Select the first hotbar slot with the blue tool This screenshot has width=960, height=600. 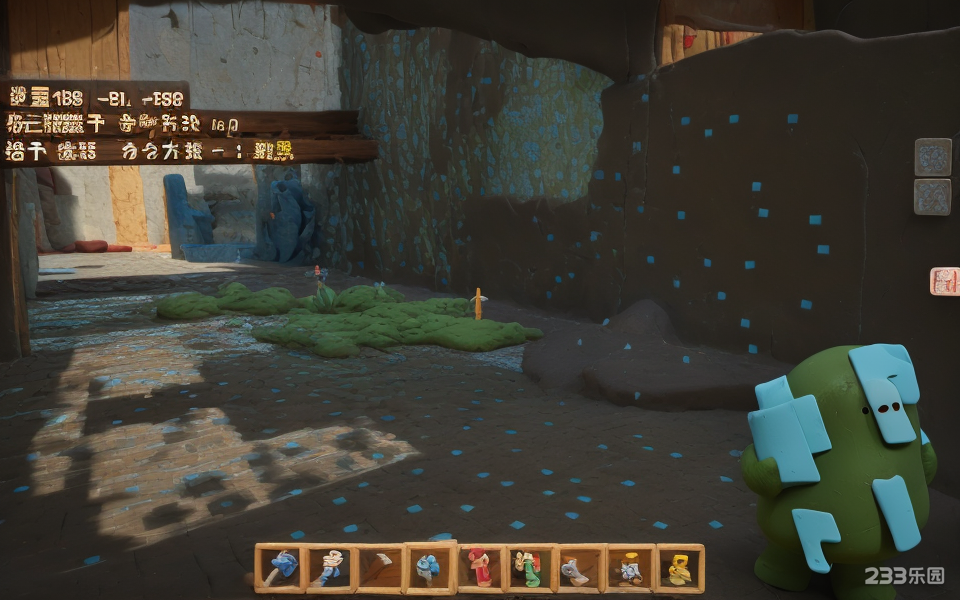click(x=279, y=568)
